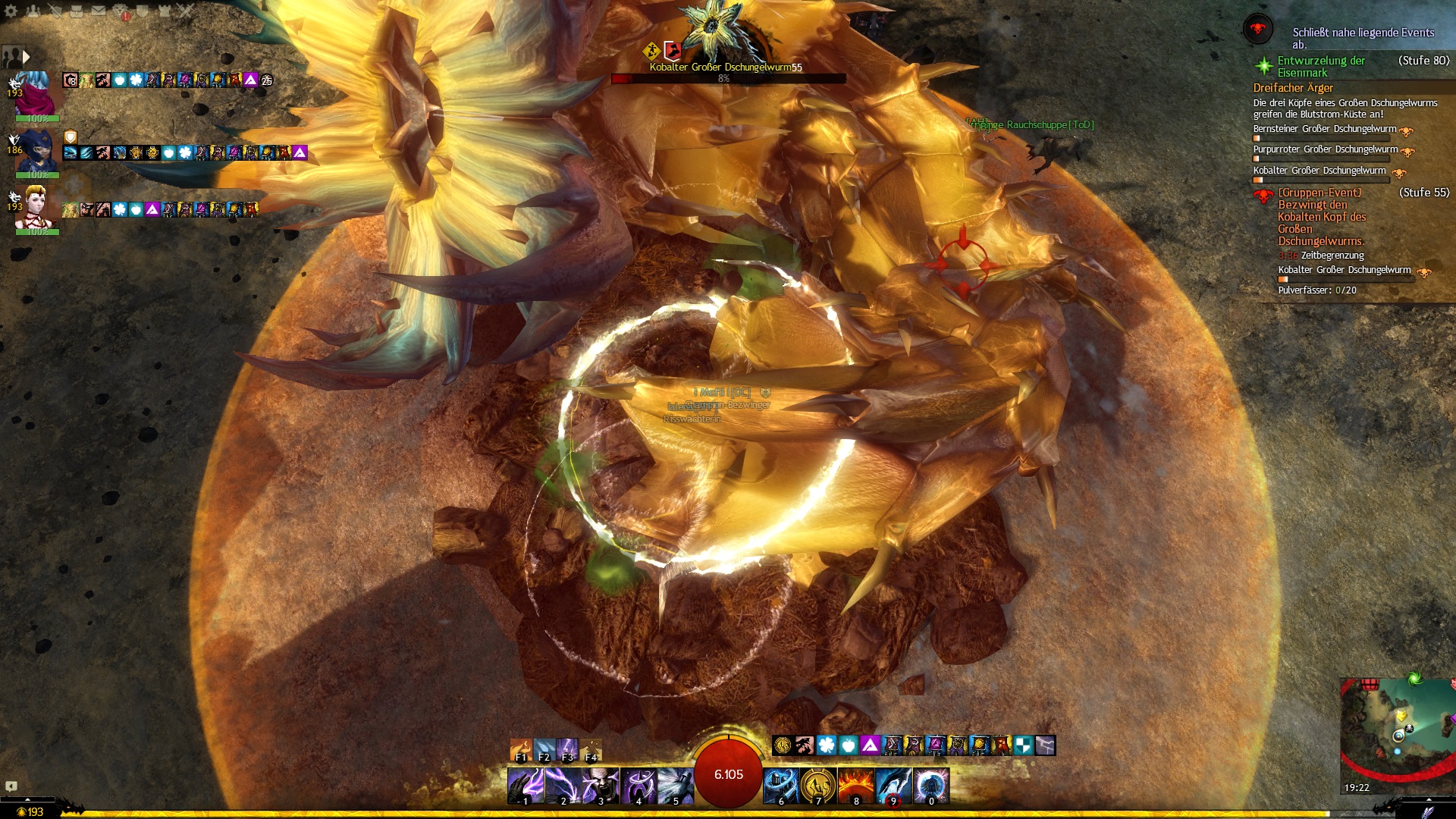
Task: Open the mail envelope icon
Action: tap(99, 11)
